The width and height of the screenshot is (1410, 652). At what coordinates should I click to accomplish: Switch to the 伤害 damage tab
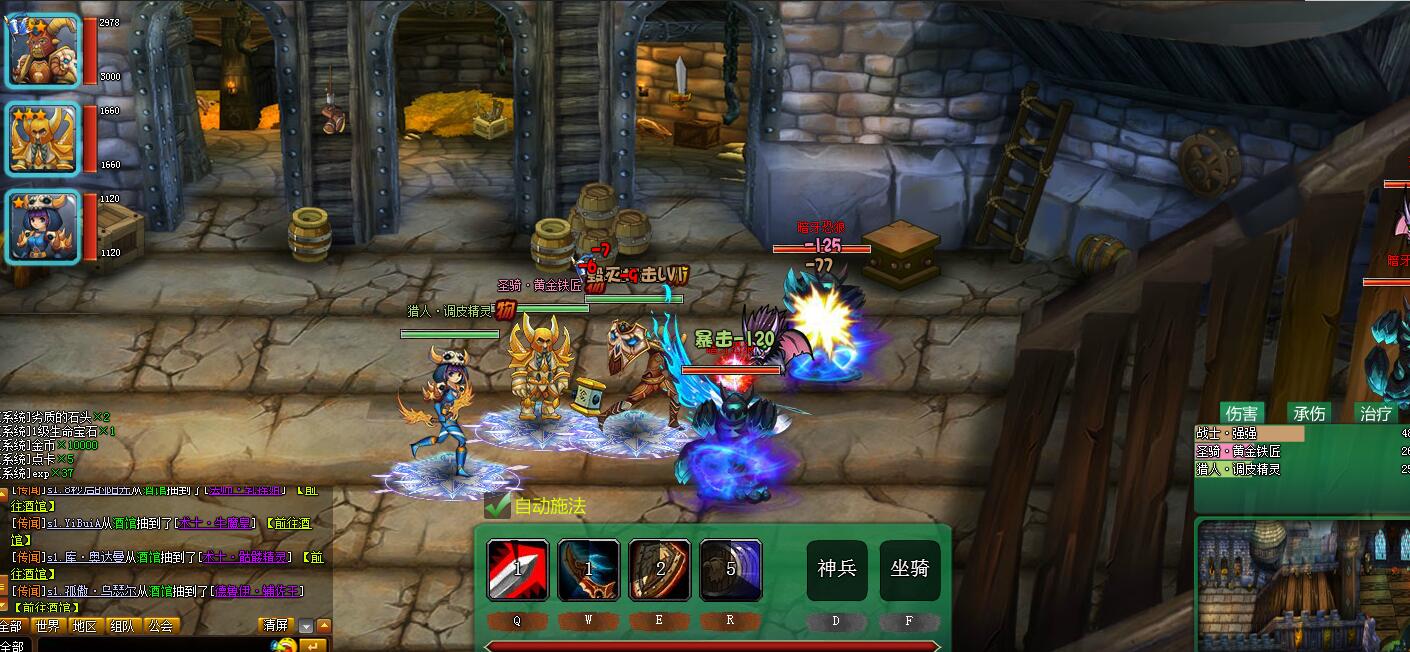[1241, 413]
